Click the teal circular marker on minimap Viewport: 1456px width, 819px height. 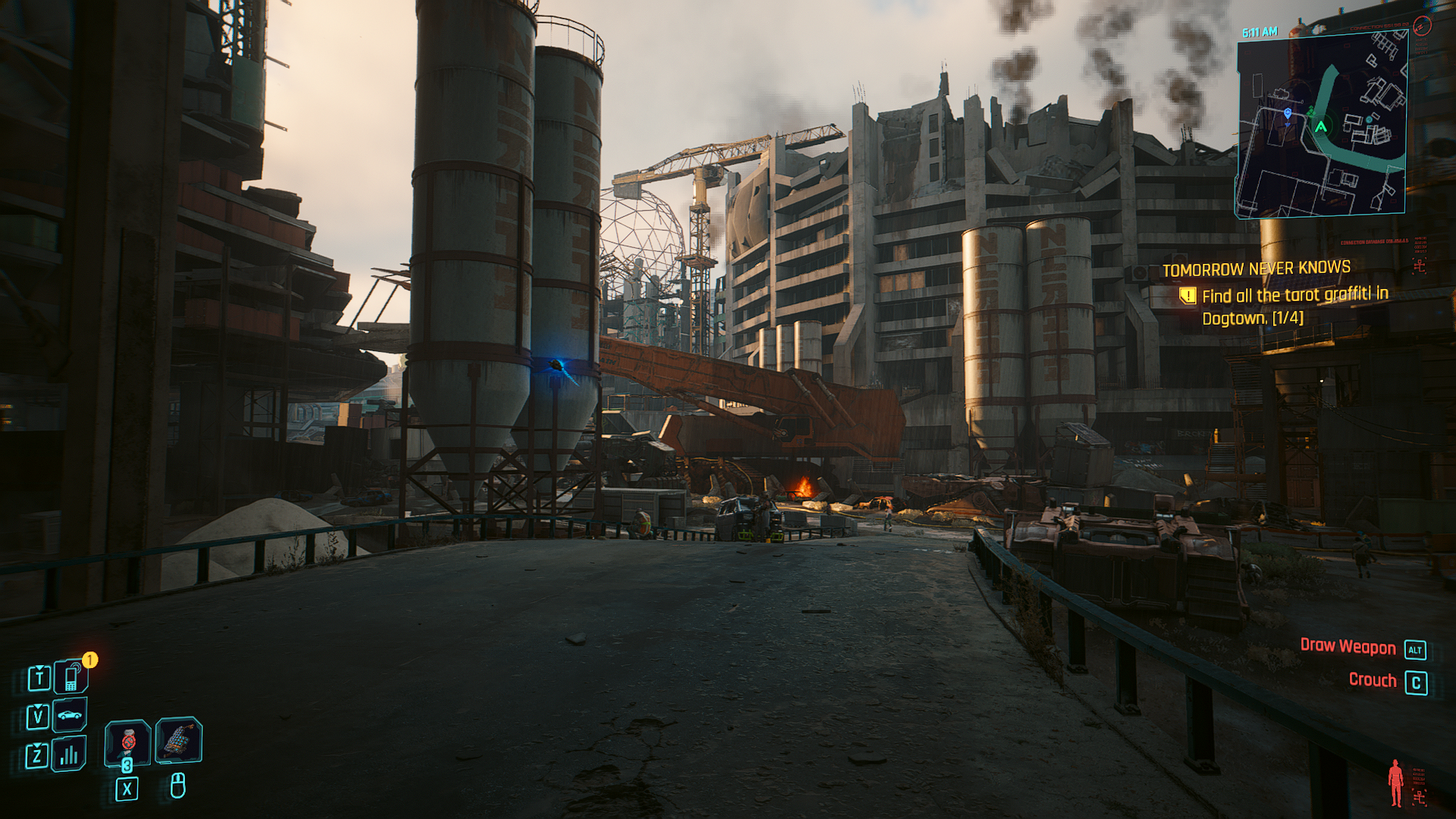1369,119
